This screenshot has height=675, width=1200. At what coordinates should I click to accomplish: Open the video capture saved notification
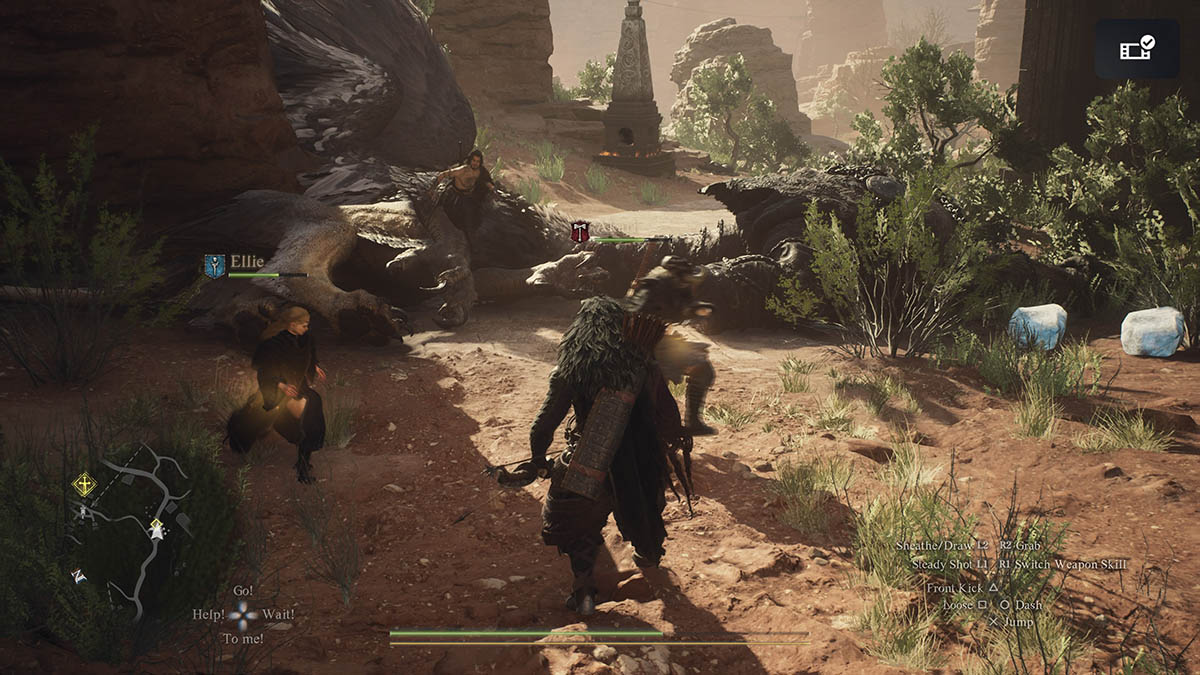[1137, 49]
